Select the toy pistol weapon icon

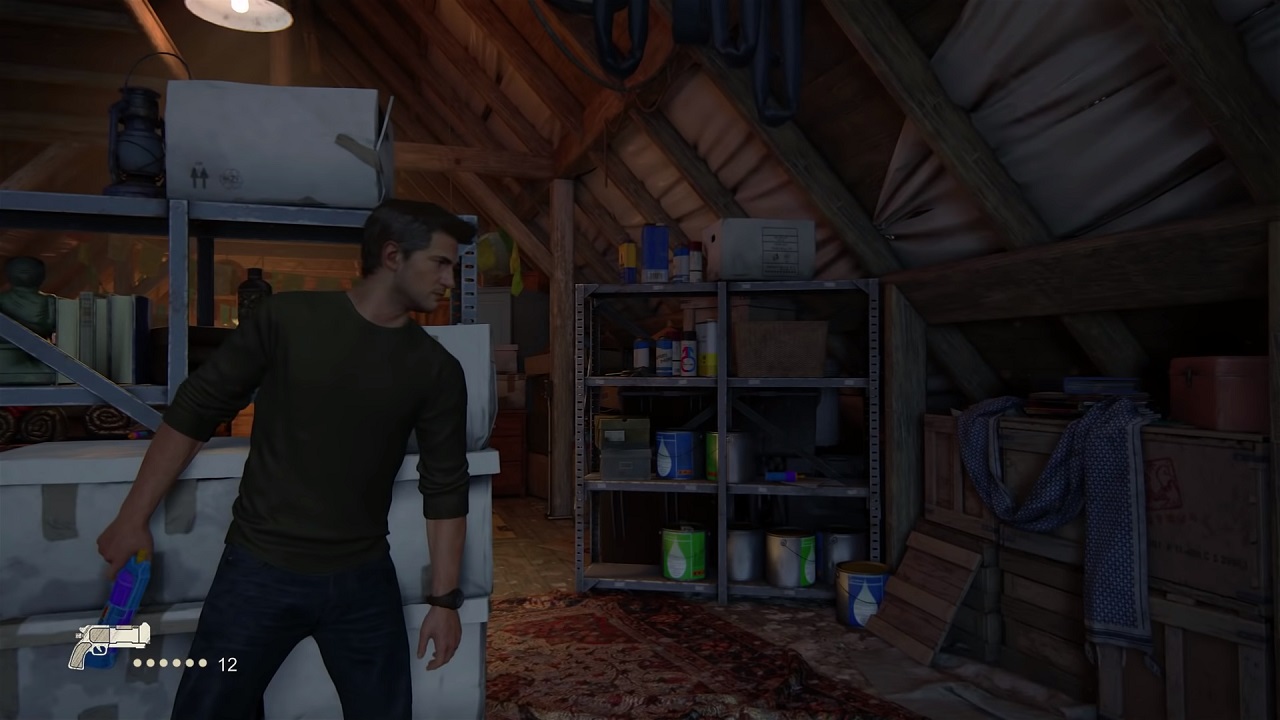(107, 642)
